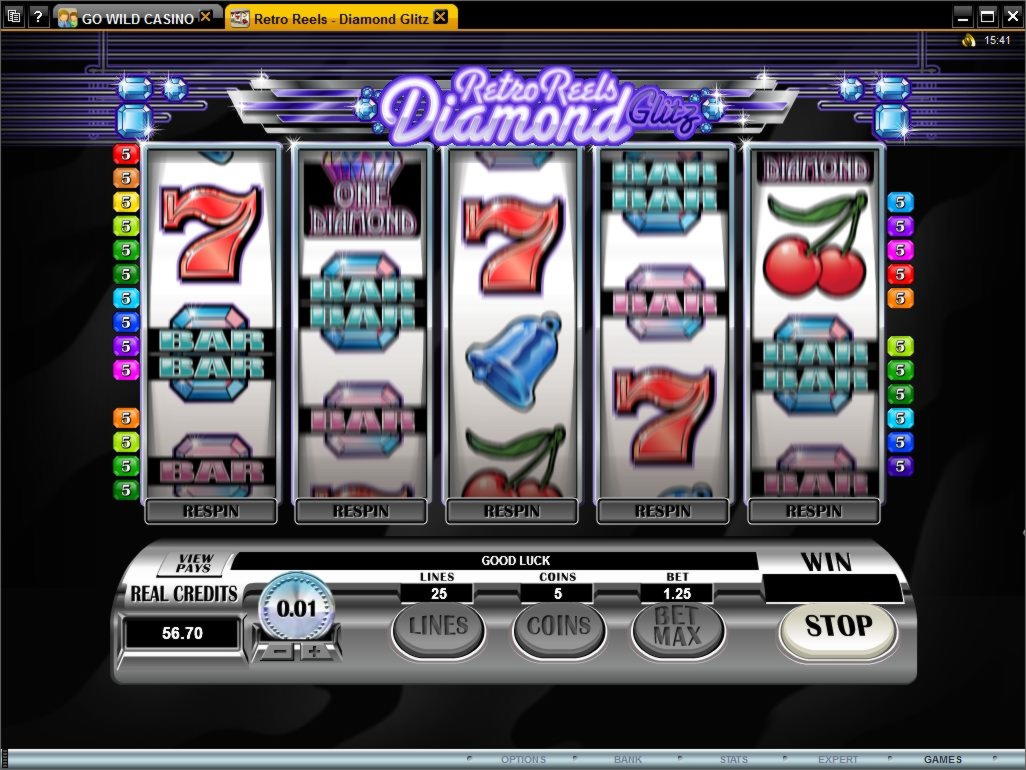Close the Retro Reels - Diamond Glitz tab
The width and height of the screenshot is (1026, 770).
click(x=445, y=17)
